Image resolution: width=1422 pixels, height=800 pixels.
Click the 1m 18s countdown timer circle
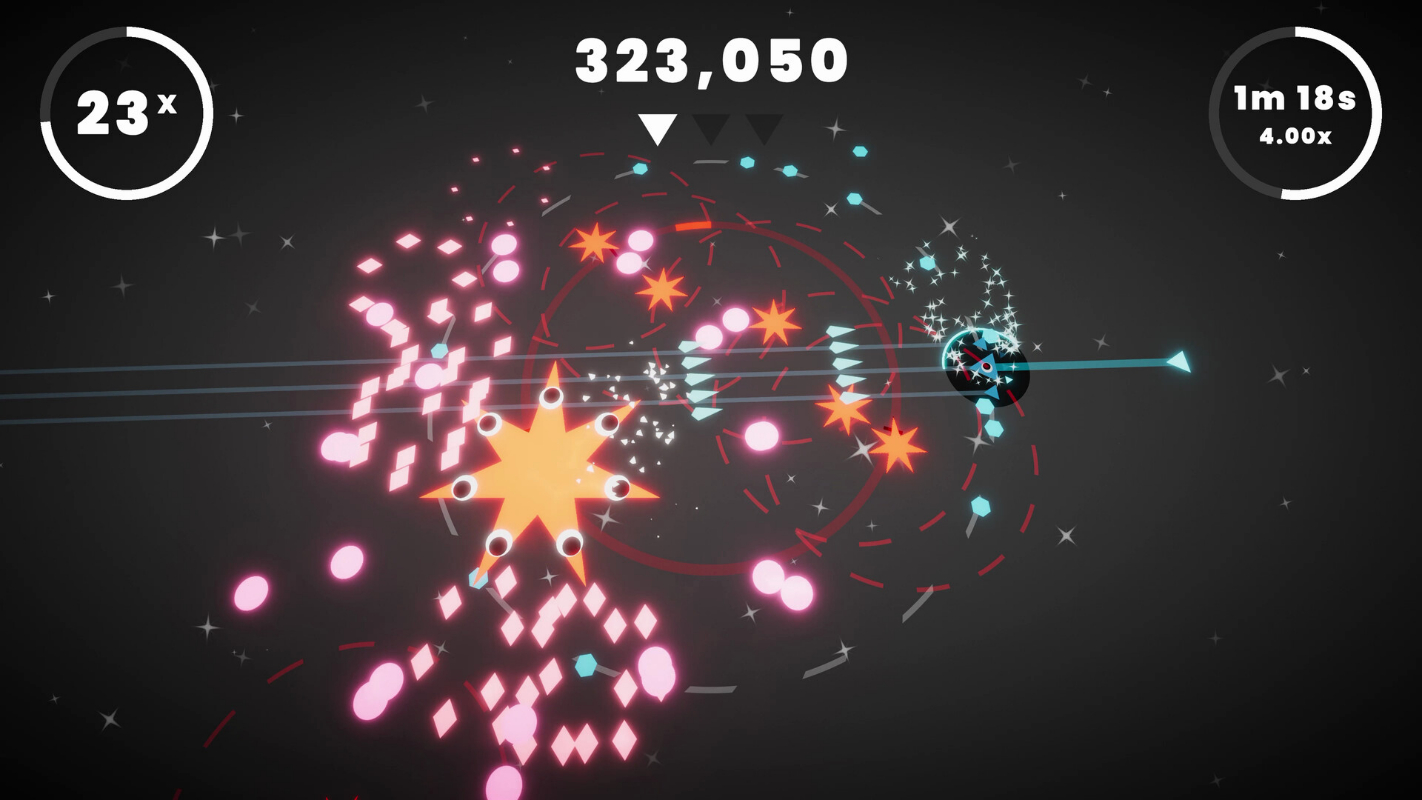click(x=1294, y=113)
